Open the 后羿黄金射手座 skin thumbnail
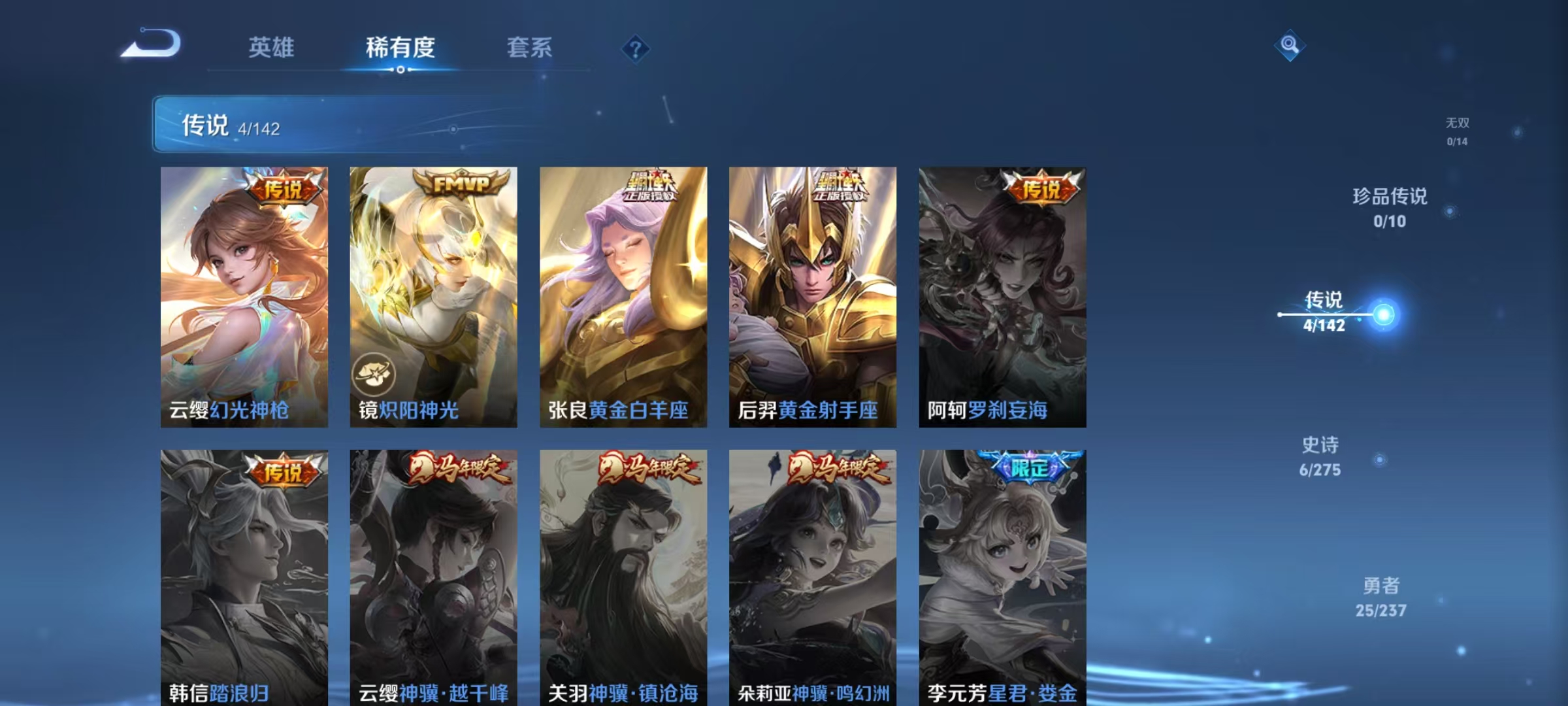 click(x=810, y=294)
